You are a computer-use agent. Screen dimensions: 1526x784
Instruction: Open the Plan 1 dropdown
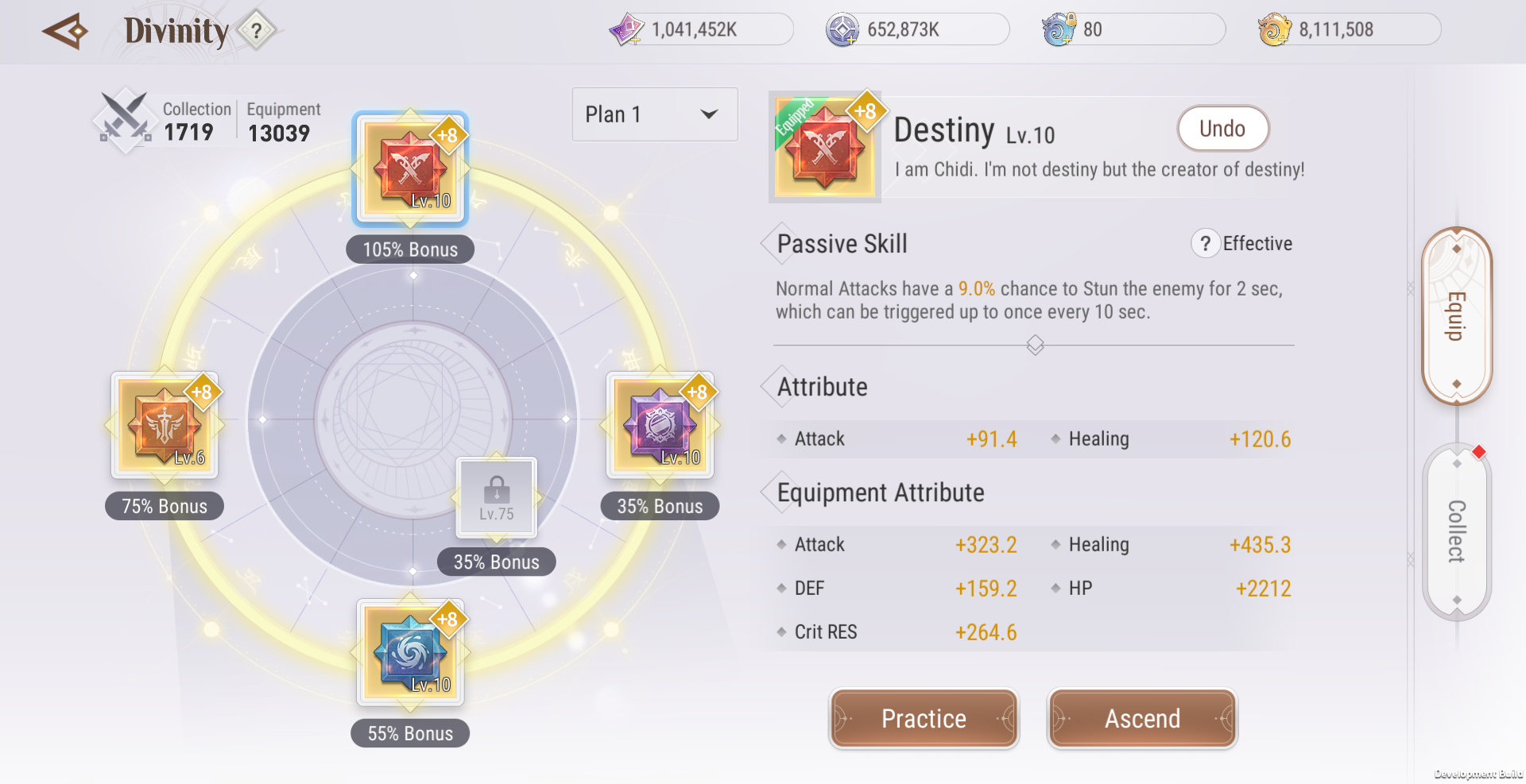[653, 114]
